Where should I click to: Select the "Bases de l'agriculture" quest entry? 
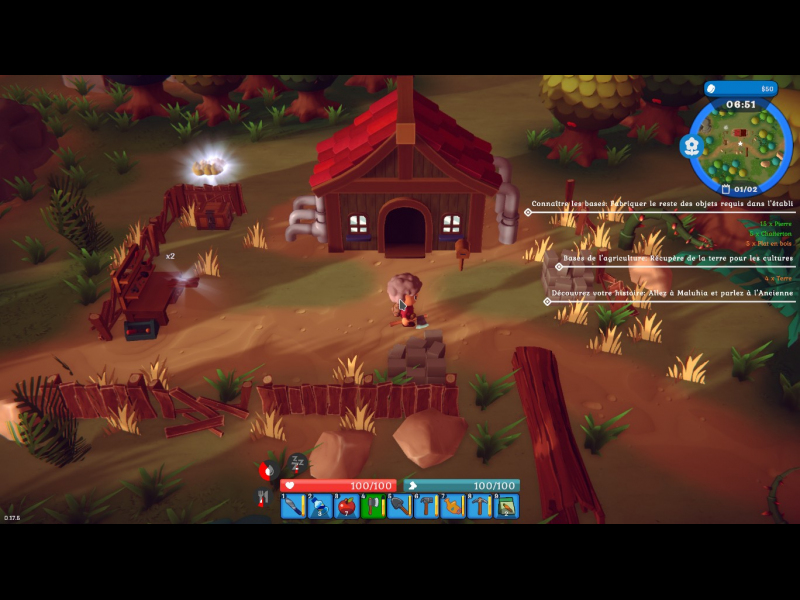click(x=678, y=258)
